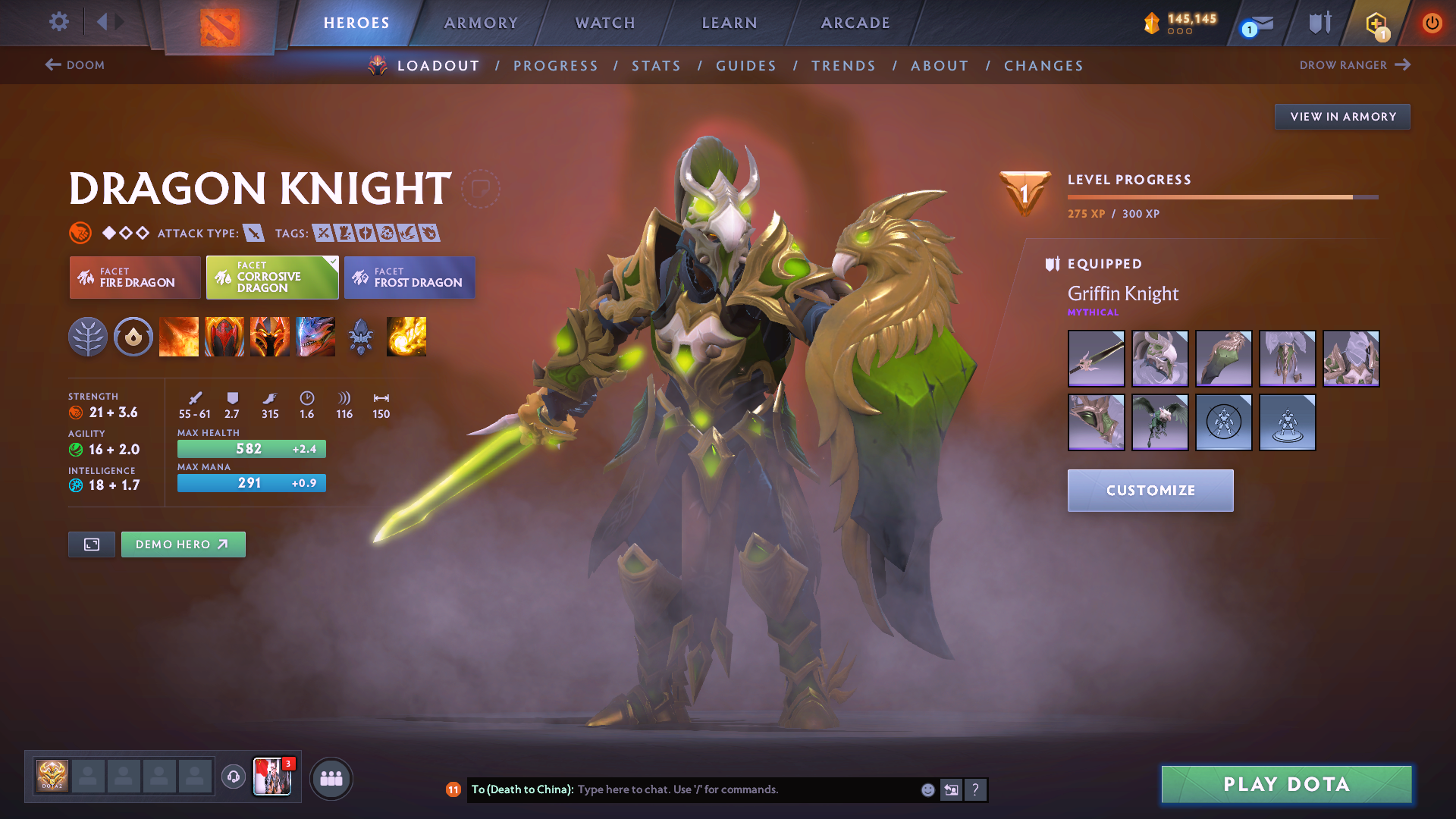Select the Breathe Fire ability icon
The height and width of the screenshot is (819, 1456).
coord(179,337)
